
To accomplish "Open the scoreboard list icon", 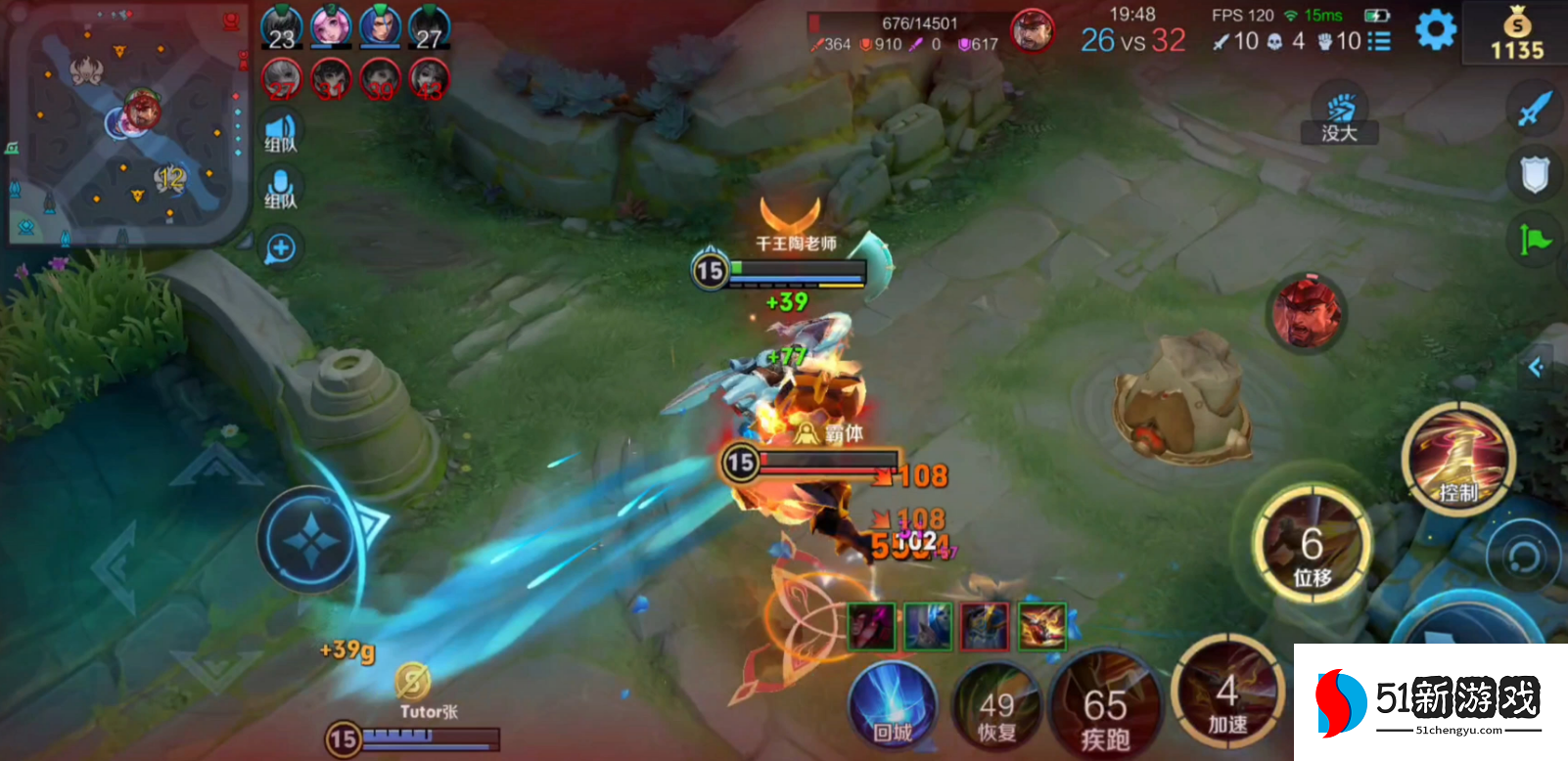I will tap(1379, 41).
